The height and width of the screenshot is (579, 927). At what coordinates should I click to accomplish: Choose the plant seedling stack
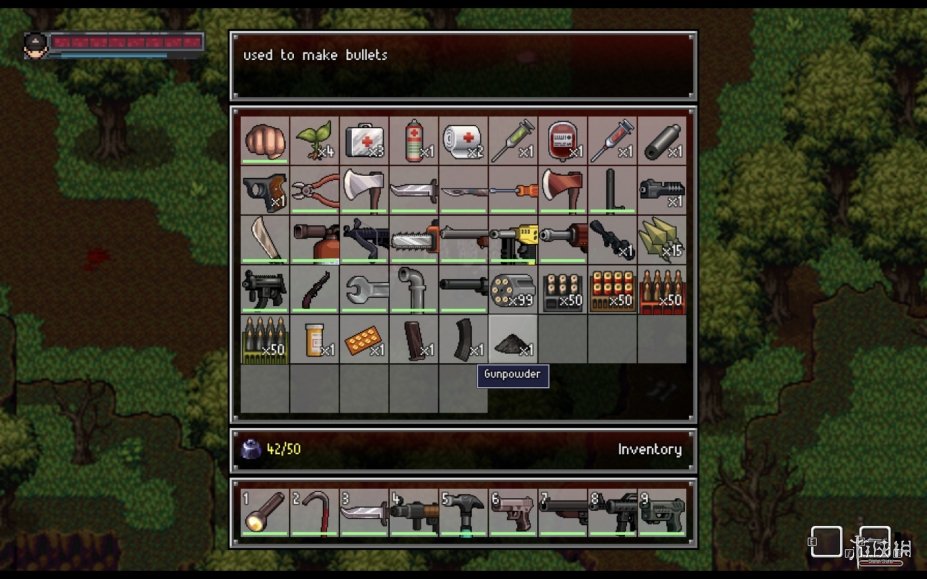315,141
